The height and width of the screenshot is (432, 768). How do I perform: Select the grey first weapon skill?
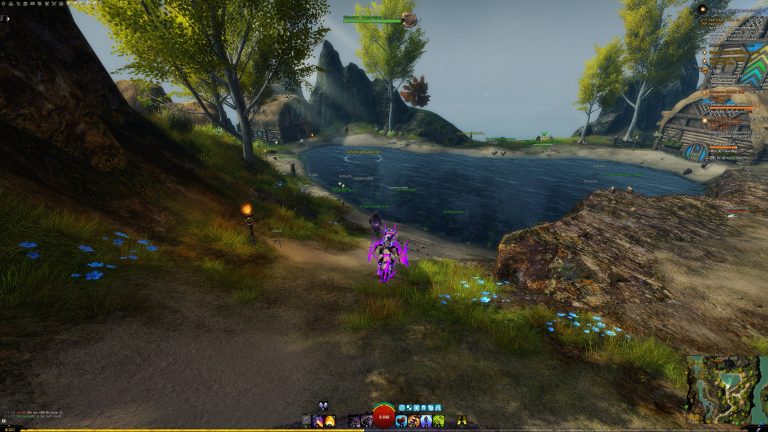click(306, 421)
